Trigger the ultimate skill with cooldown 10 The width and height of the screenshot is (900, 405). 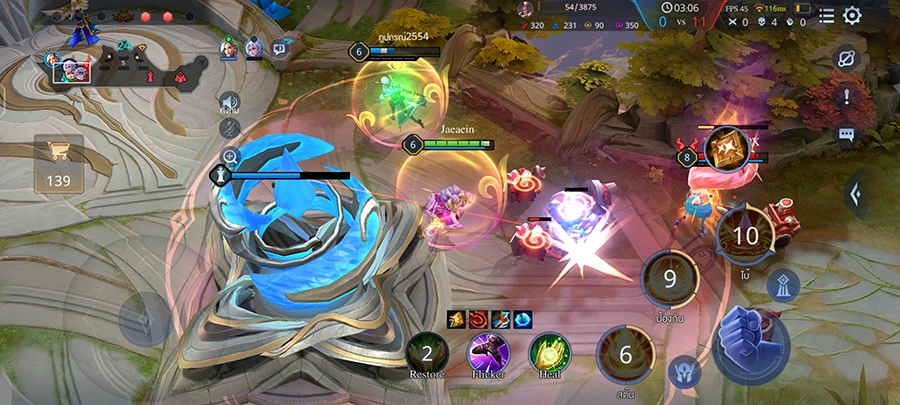(x=746, y=237)
